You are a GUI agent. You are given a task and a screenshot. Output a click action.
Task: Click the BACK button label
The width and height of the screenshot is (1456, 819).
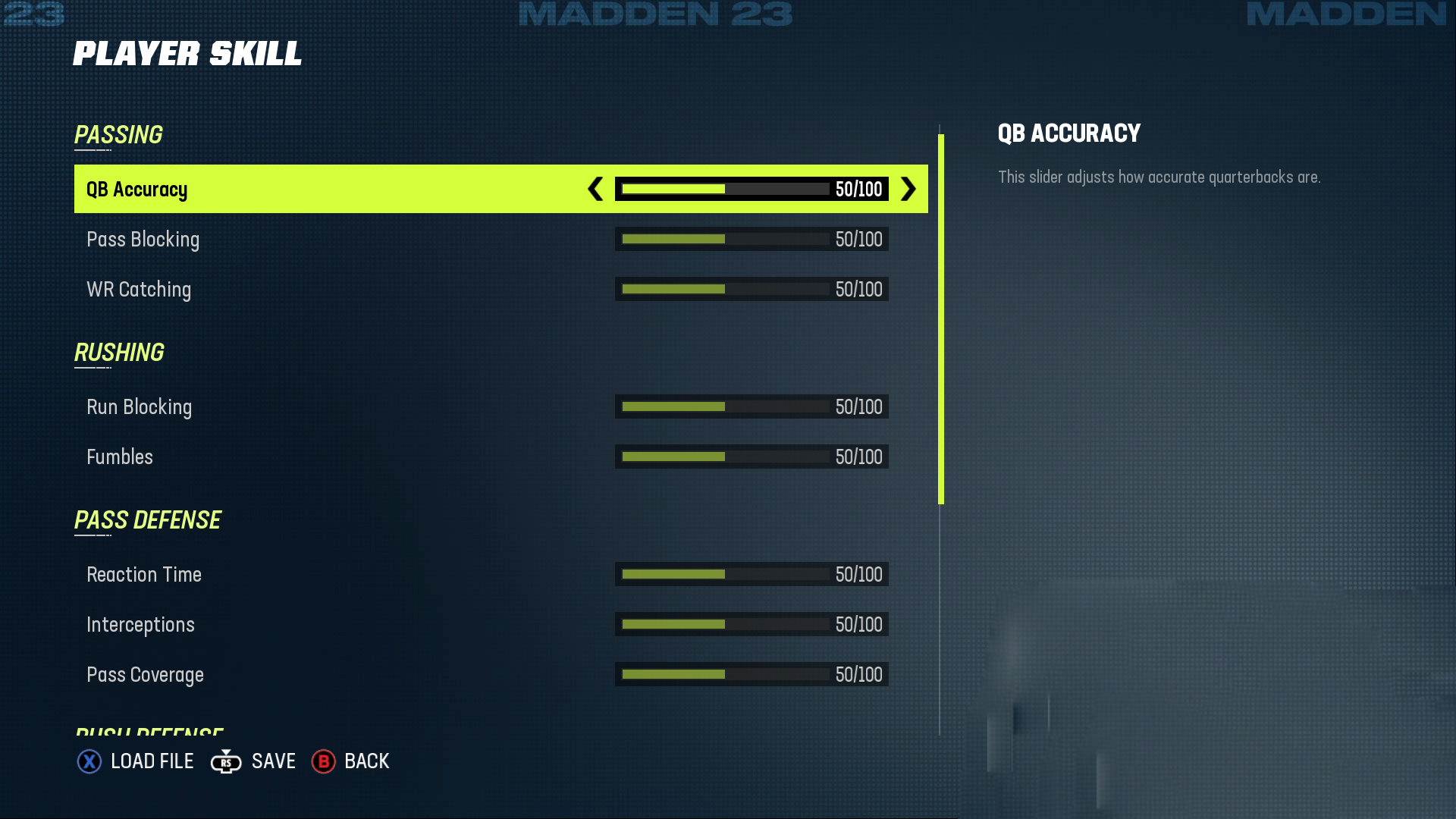[367, 761]
